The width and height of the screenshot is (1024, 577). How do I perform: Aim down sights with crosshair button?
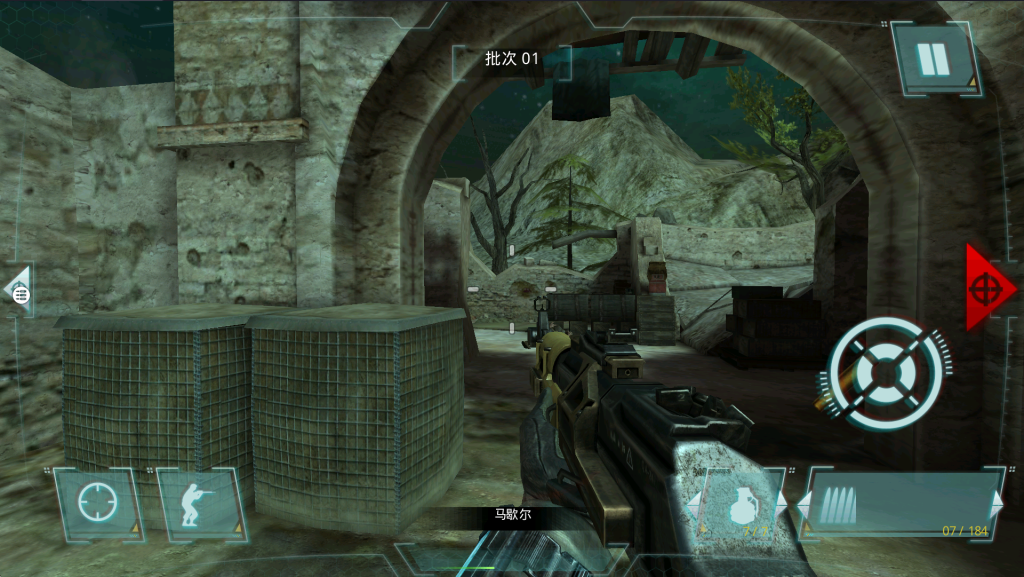[x=98, y=502]
